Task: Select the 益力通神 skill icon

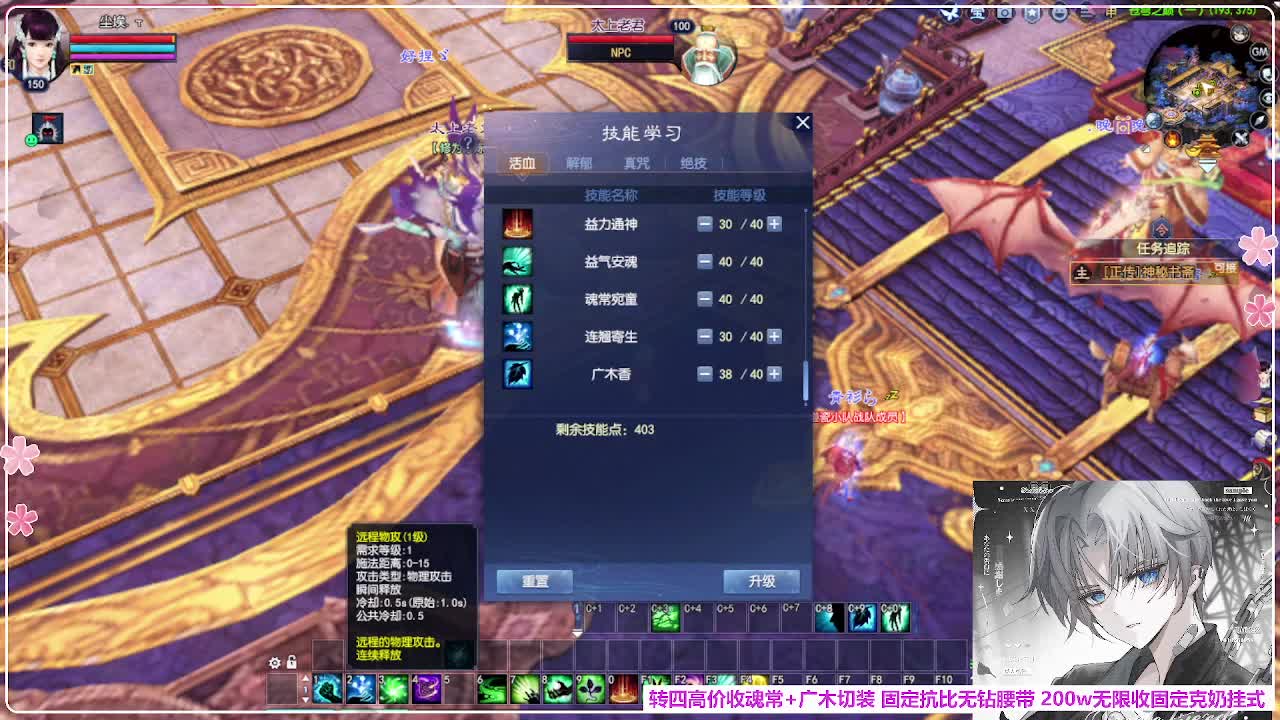Action: 516,223
